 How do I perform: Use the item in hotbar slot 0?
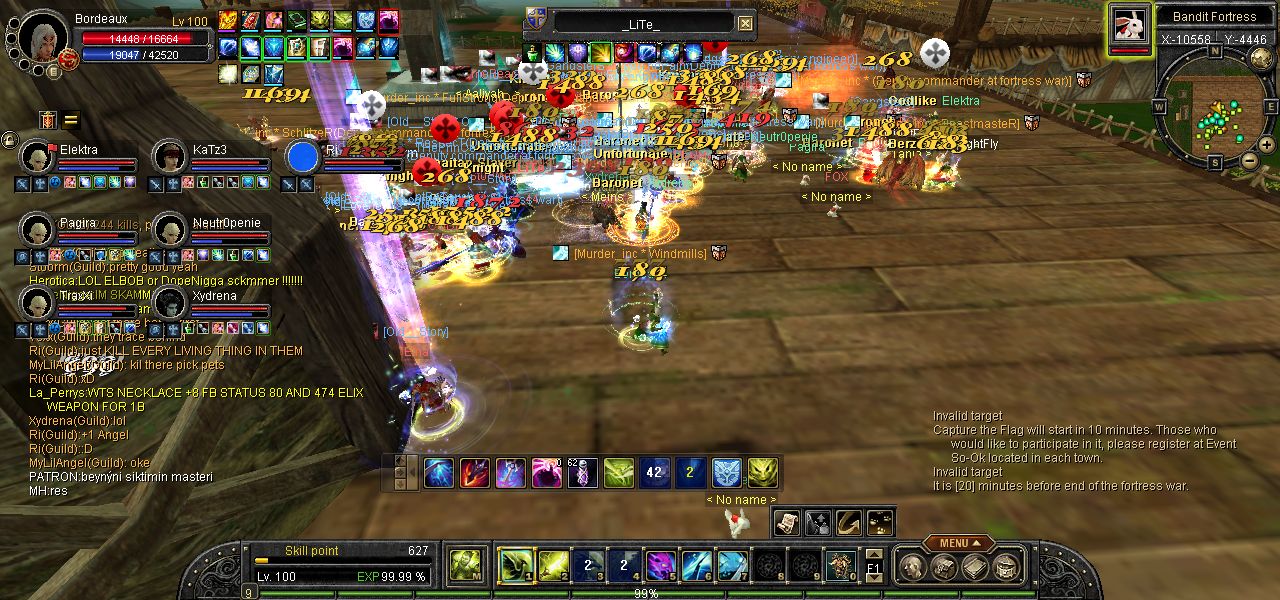point(840,566)
